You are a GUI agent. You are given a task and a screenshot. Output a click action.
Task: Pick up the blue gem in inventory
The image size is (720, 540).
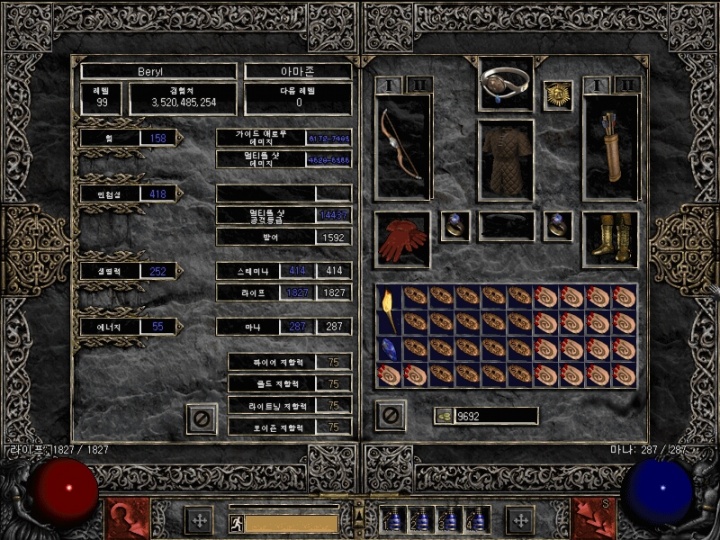pos(388,348)
